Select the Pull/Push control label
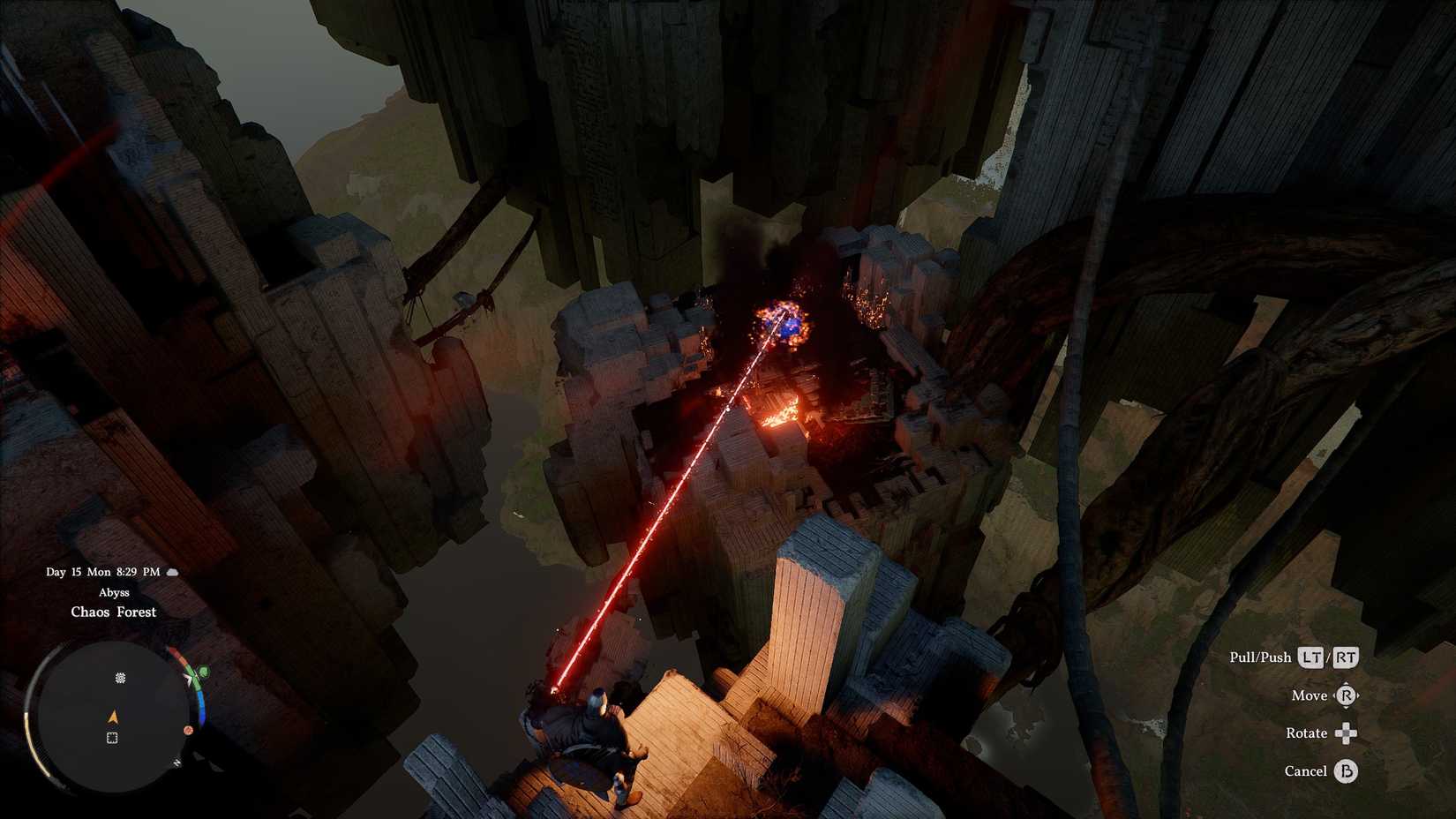 (1262, 657)
